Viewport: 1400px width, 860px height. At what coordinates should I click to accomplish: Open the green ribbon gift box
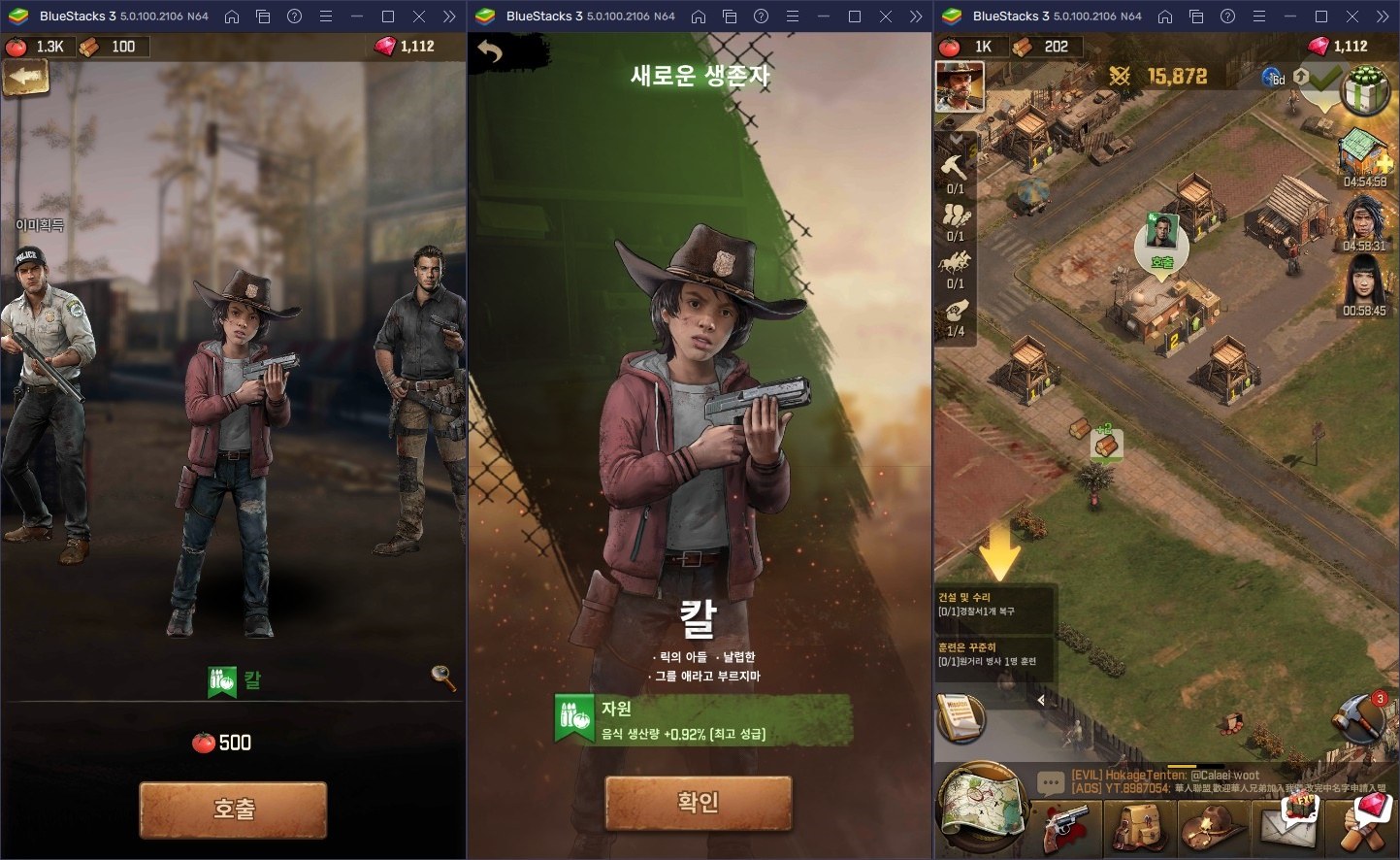(1366, 89)
